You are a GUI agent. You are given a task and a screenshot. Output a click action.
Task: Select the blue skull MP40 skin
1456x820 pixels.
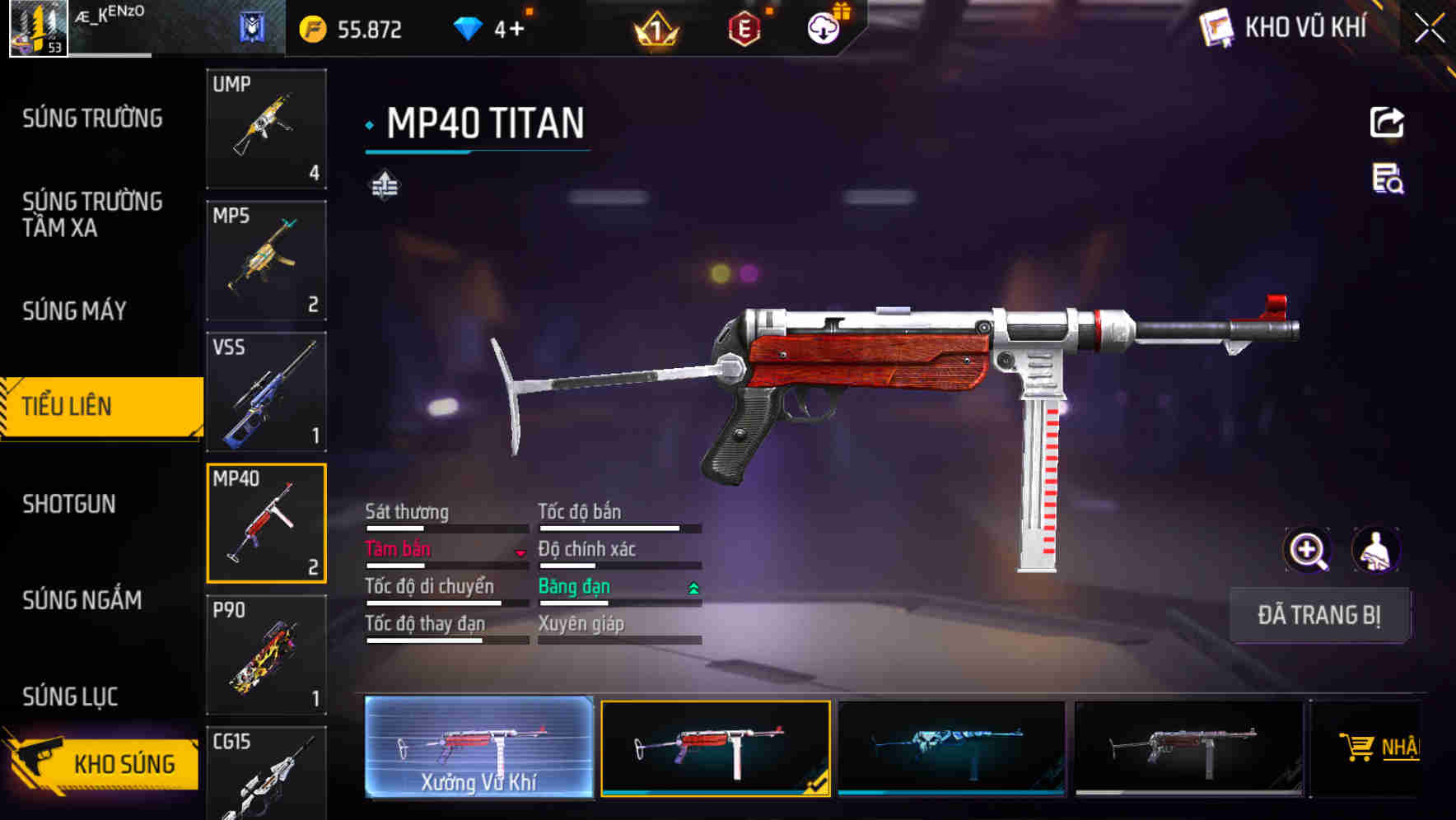tap(951, 748)
